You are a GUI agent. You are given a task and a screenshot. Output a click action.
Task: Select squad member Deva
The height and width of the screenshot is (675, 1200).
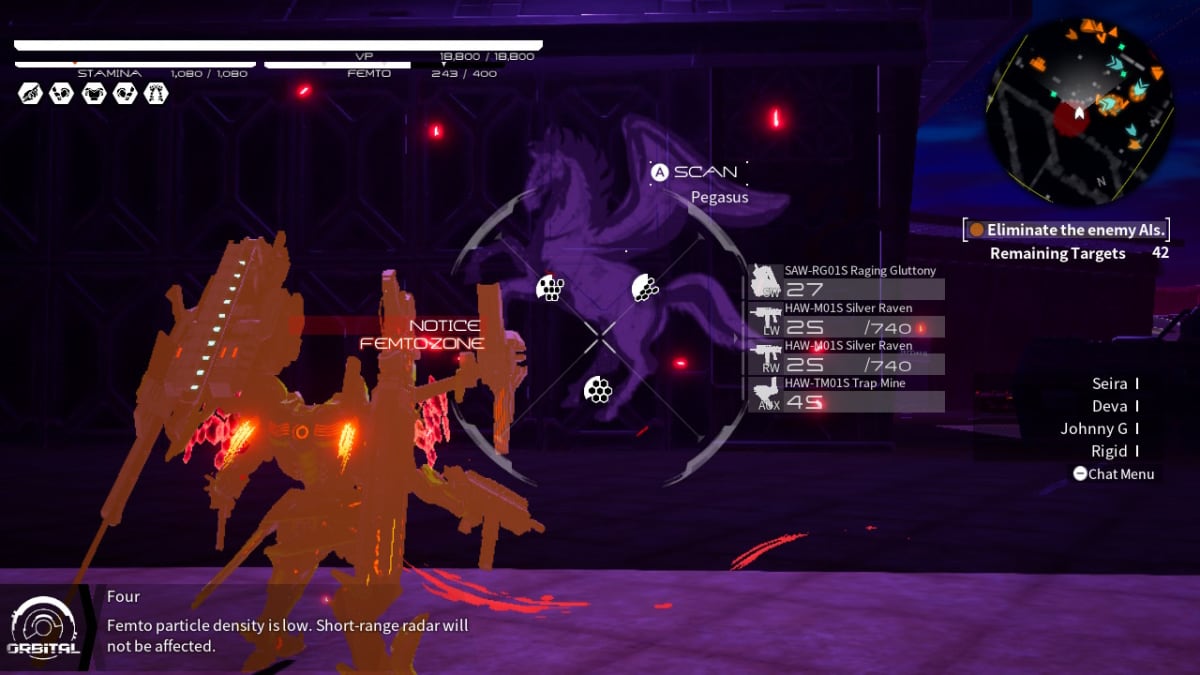point(1109,407)
